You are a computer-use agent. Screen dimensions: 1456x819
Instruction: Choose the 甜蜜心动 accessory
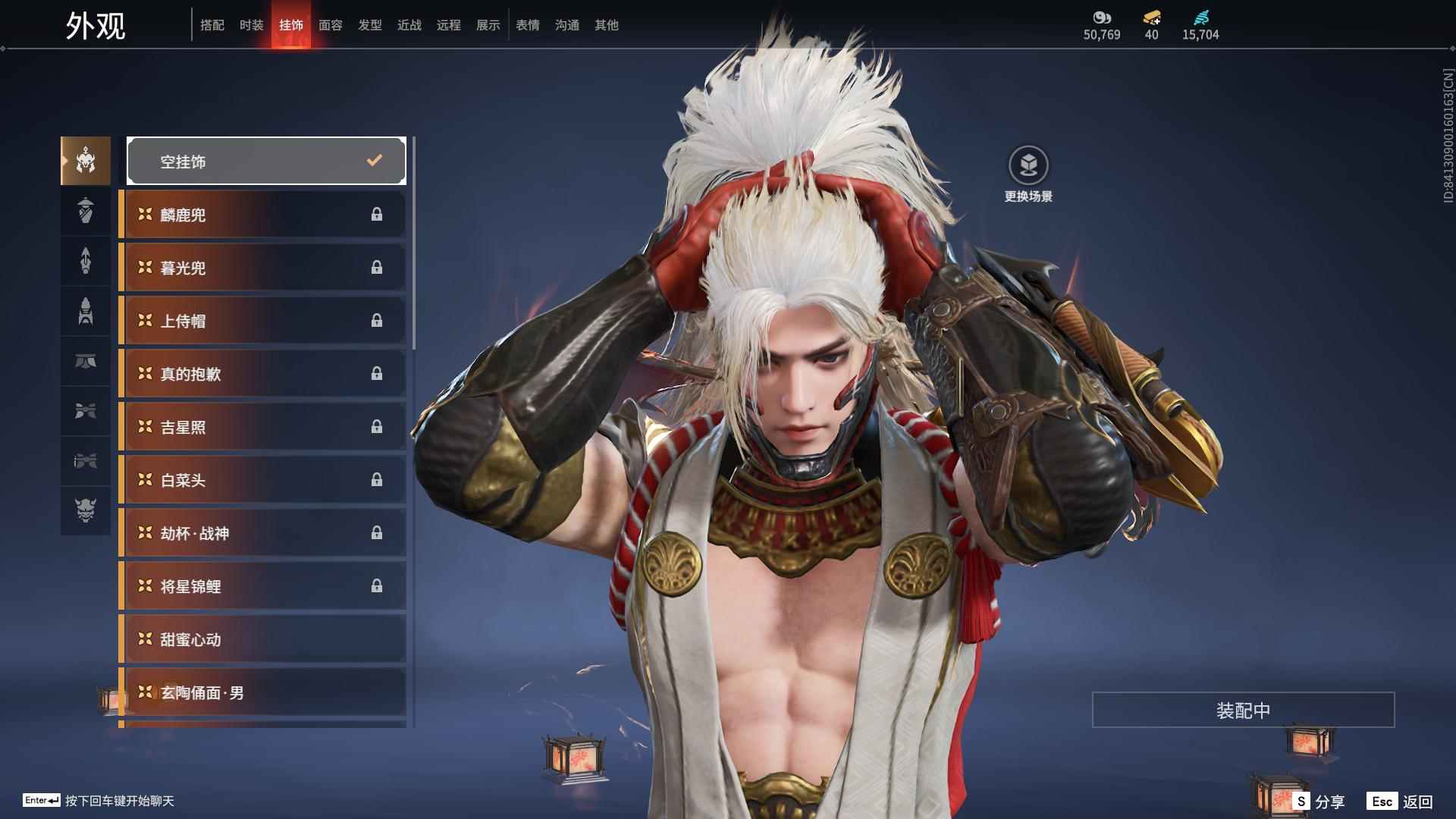click(263, 639)
